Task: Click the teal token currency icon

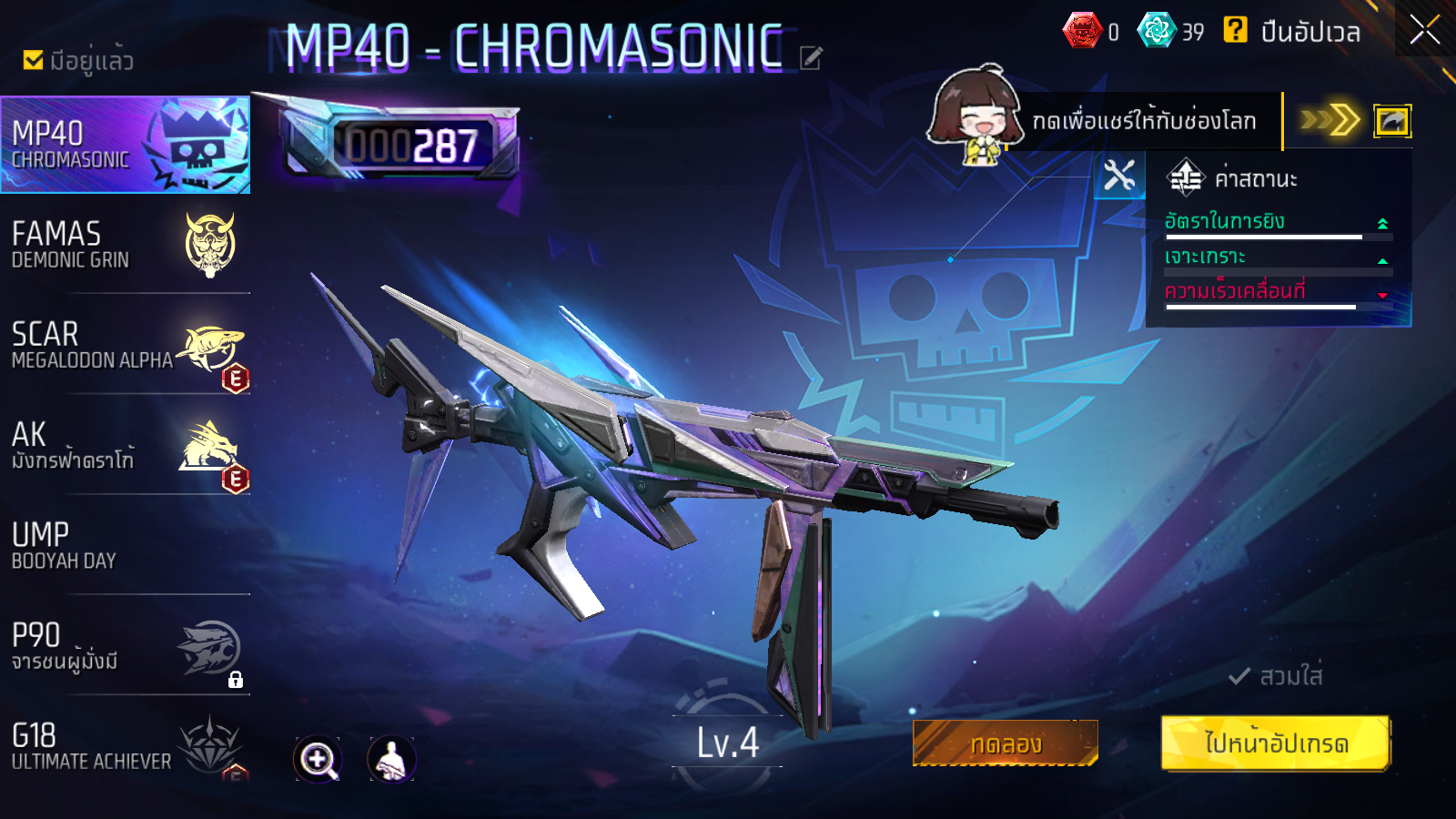Action: (x=1157, y=30)
